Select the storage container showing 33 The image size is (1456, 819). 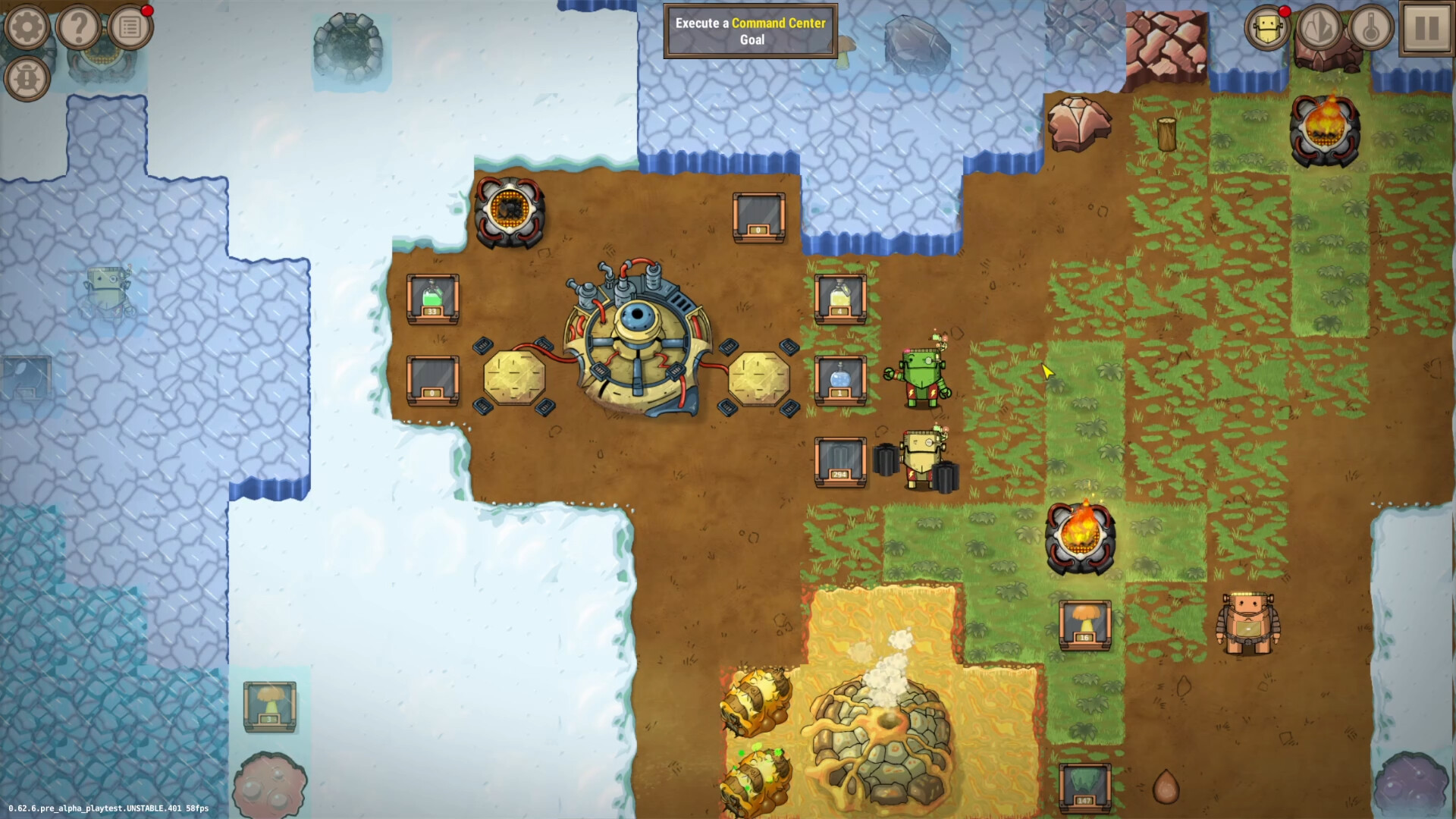click(432, 300)
